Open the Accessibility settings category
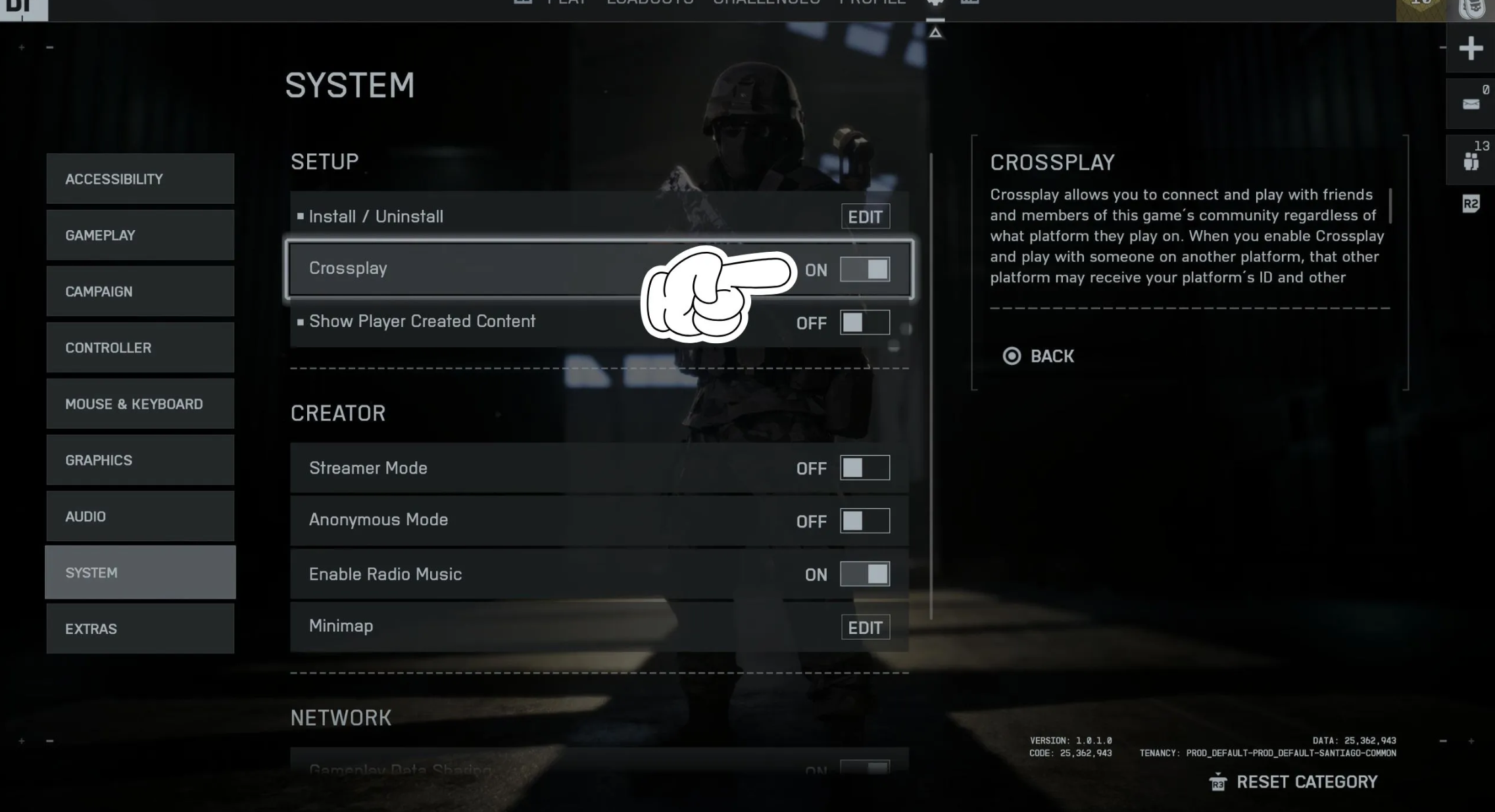 click(140, 179)
